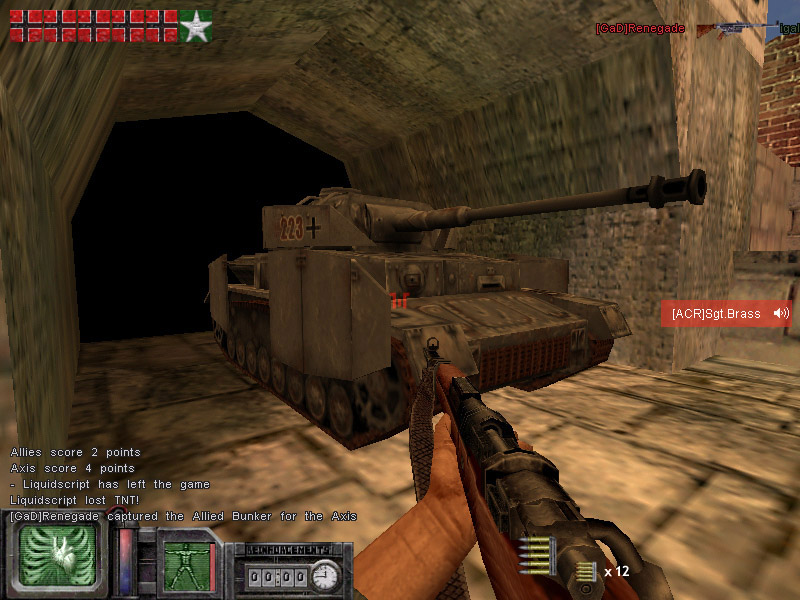This screenshot has width=800, height=600.
Task: Select the [ACR]Sgt.Brass voice chat label
Action: click(x=716, y=314)
